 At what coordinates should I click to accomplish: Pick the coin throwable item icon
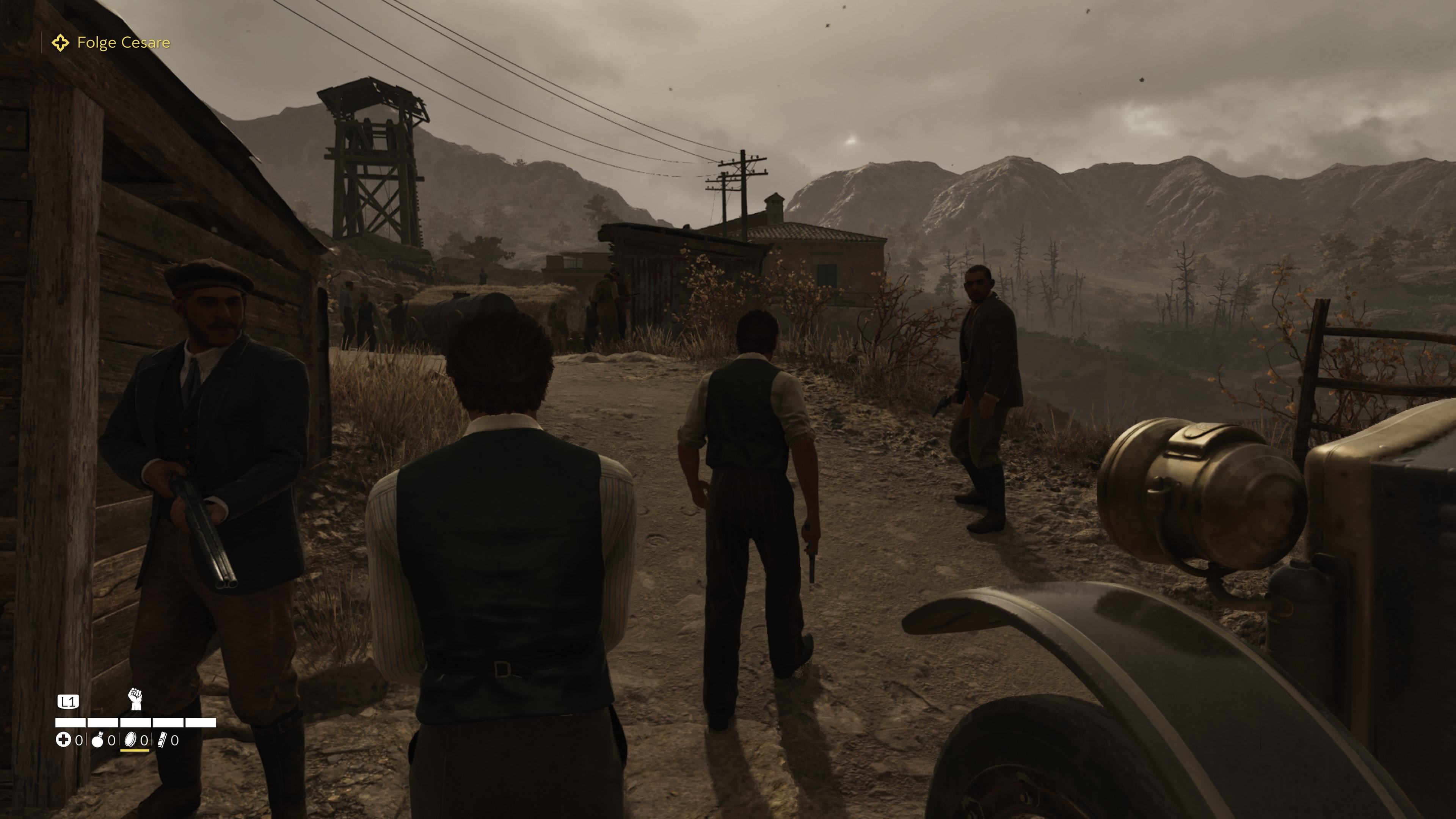(130, 740)
